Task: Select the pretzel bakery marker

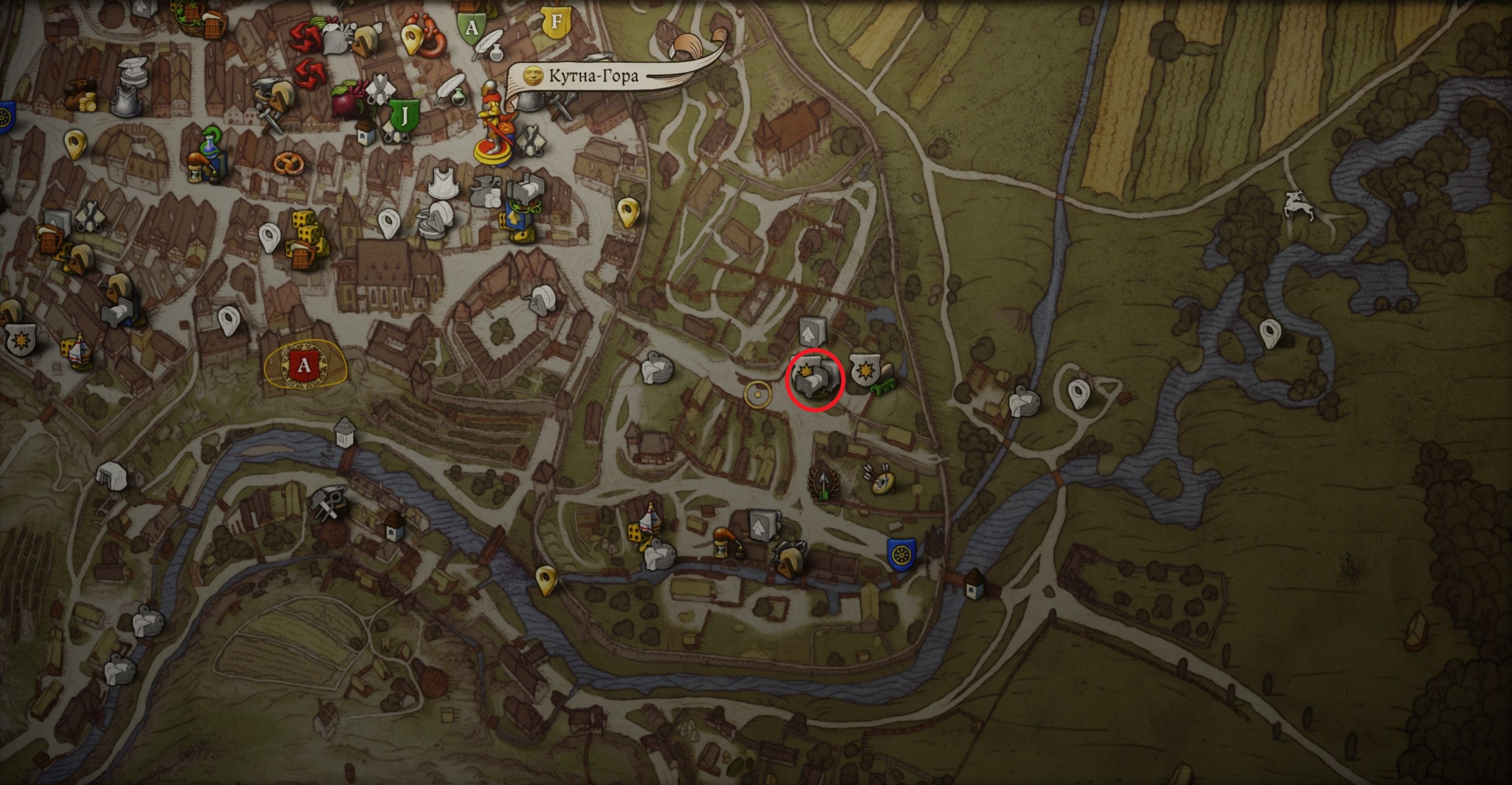Action: 289,164
